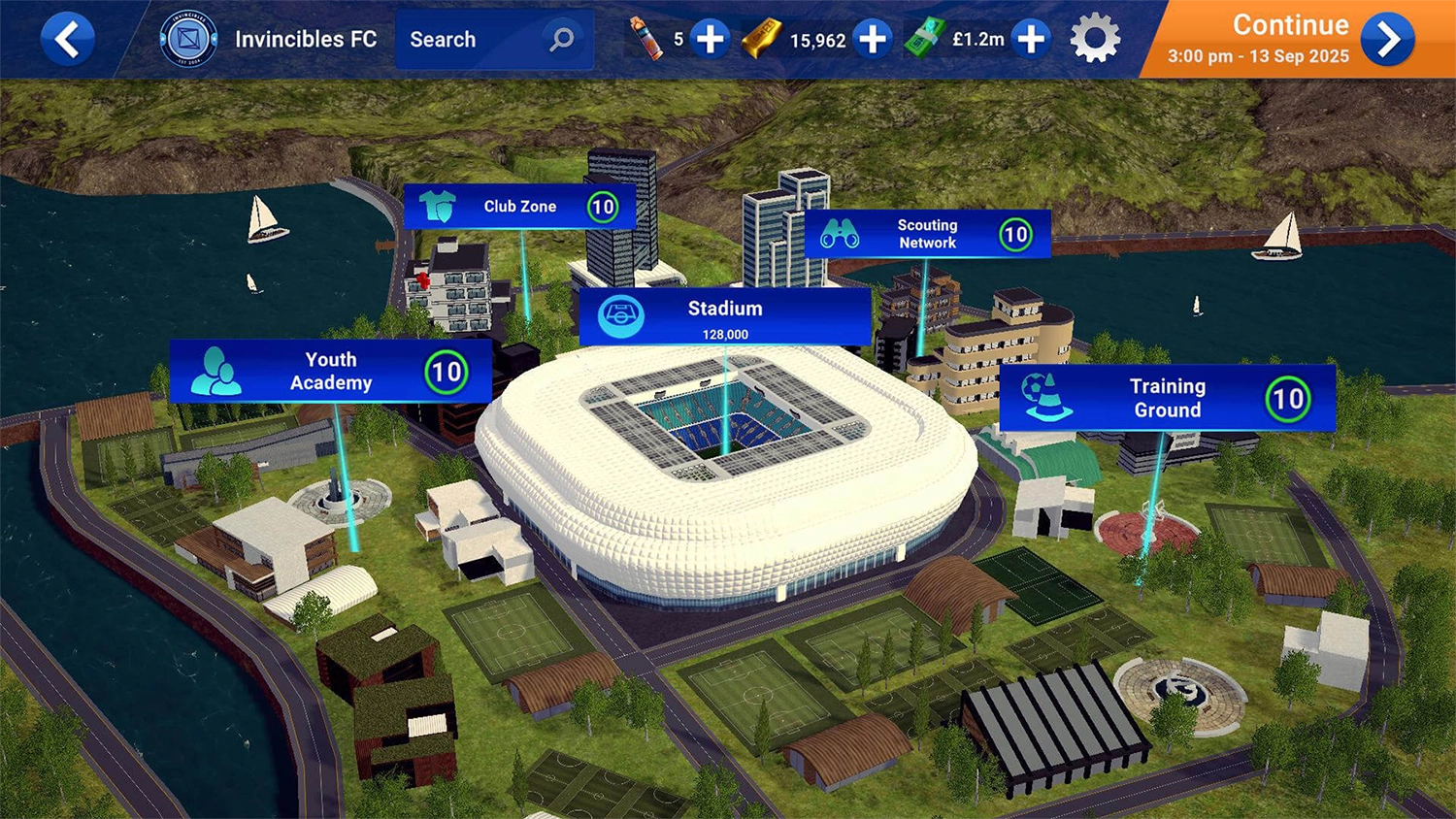This screenshot has width=1456, height=819.
Task: Go back with the left arrow button
Action: 67,40
